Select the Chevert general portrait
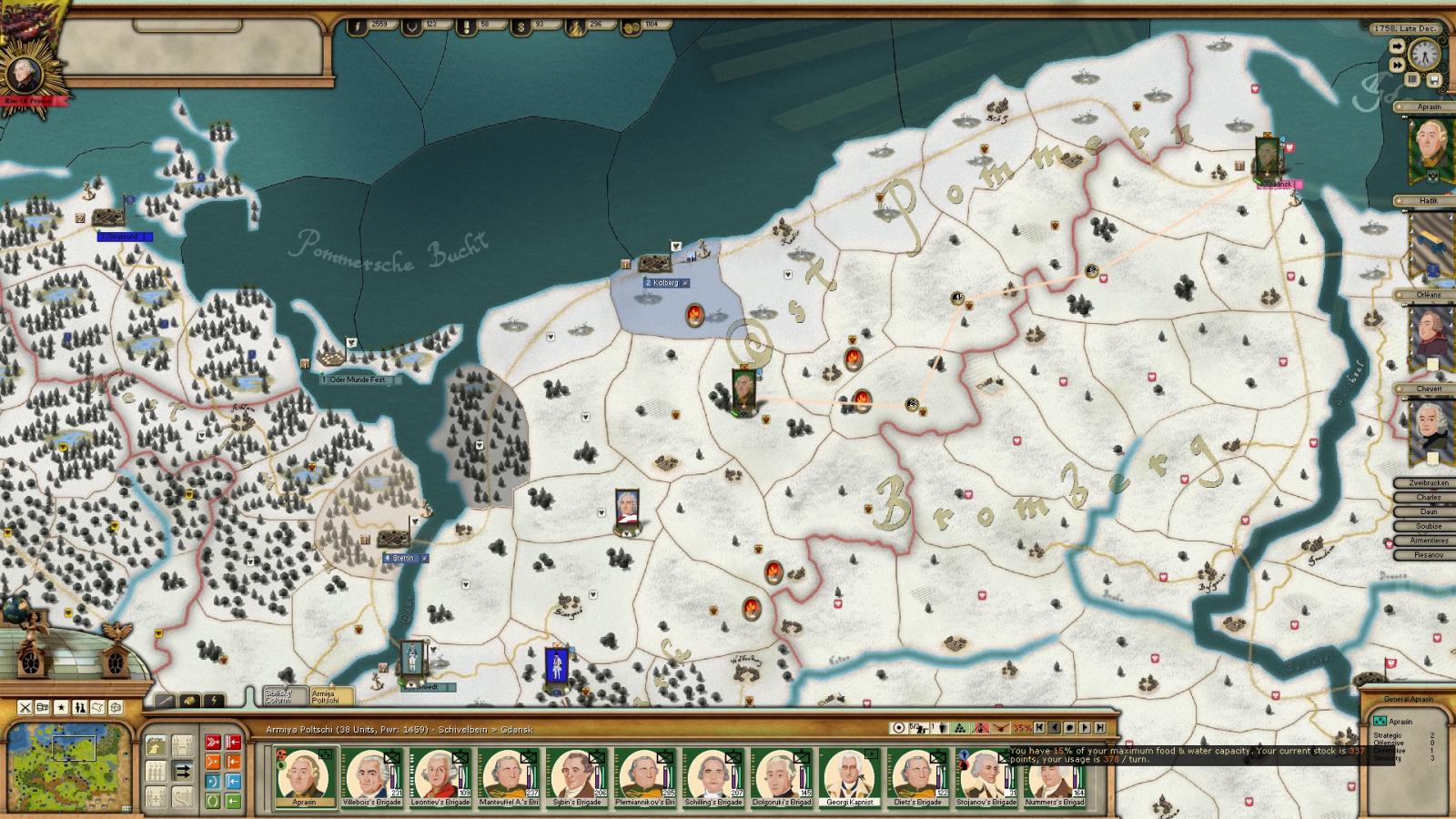This screenshot has height=819, width=1456. pyautogui.click(x=1430, y=431)
